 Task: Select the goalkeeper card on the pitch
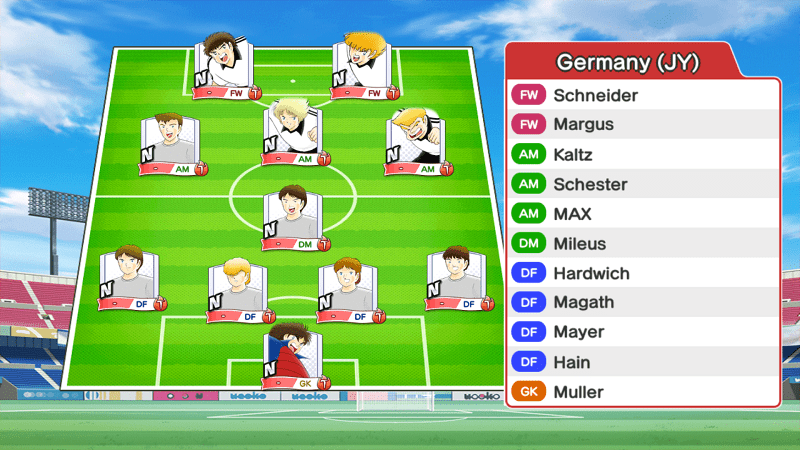click(295, 357)
